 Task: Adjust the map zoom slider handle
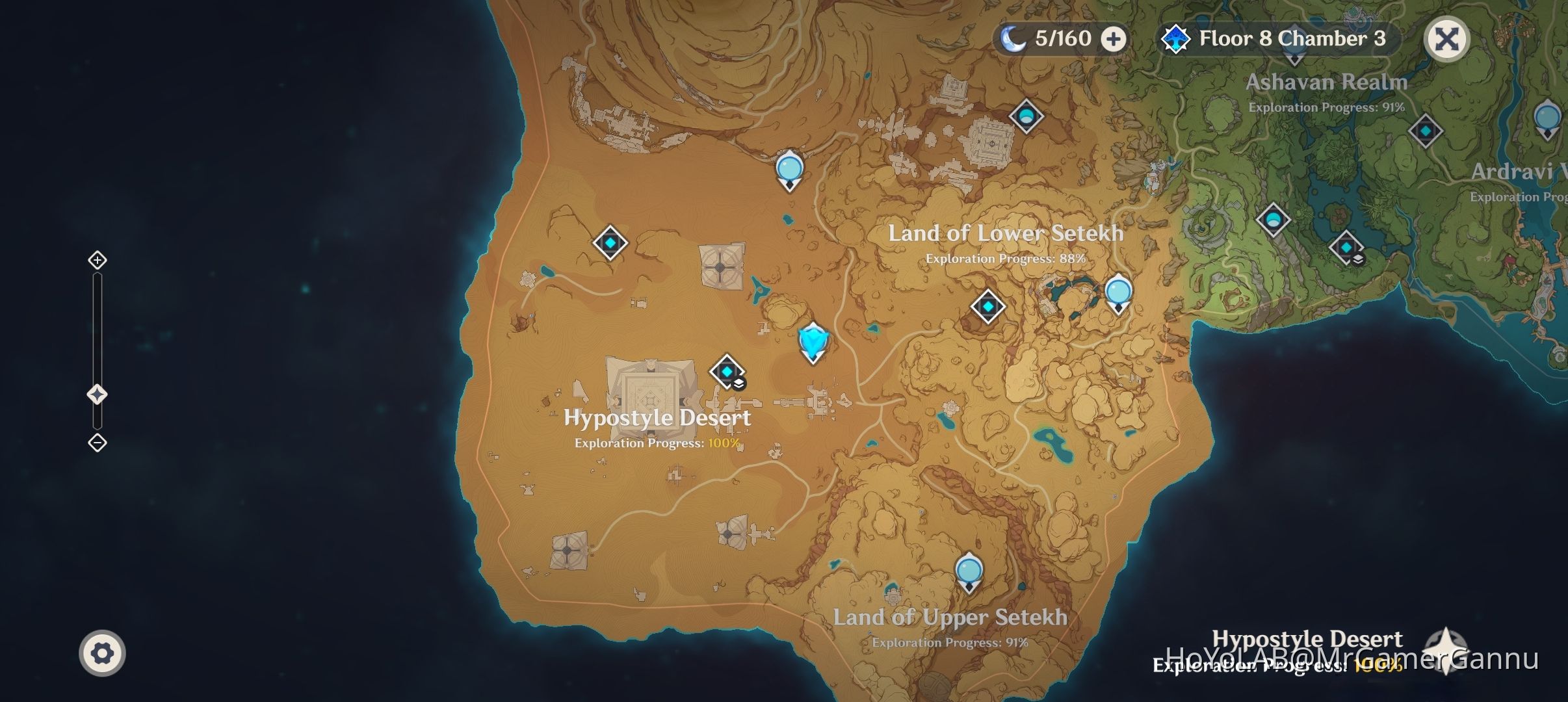pos(98,393)
